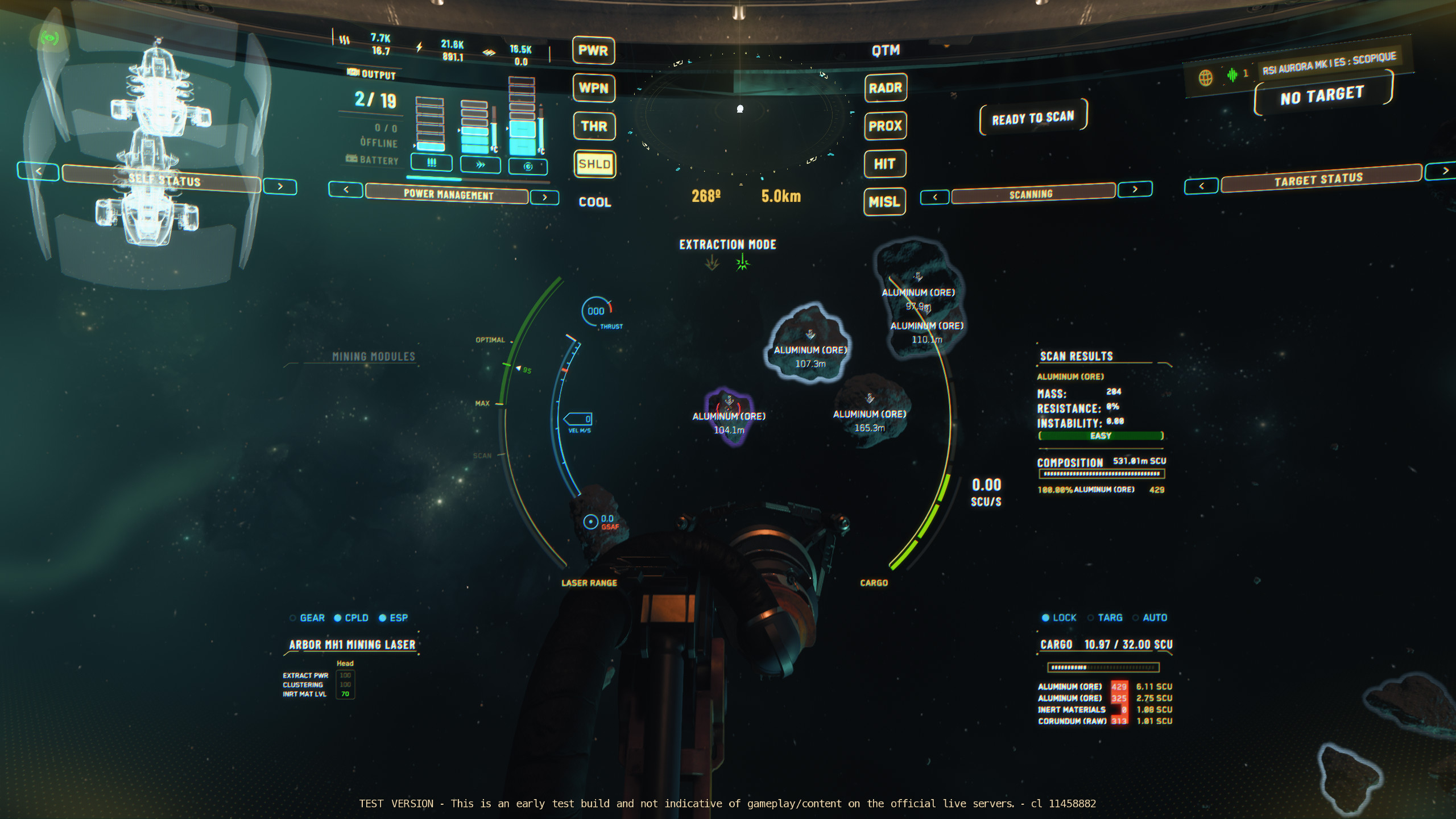Cycle Self Status display backward
Screen dimensions: 1456x819
(x=38, y=171)
